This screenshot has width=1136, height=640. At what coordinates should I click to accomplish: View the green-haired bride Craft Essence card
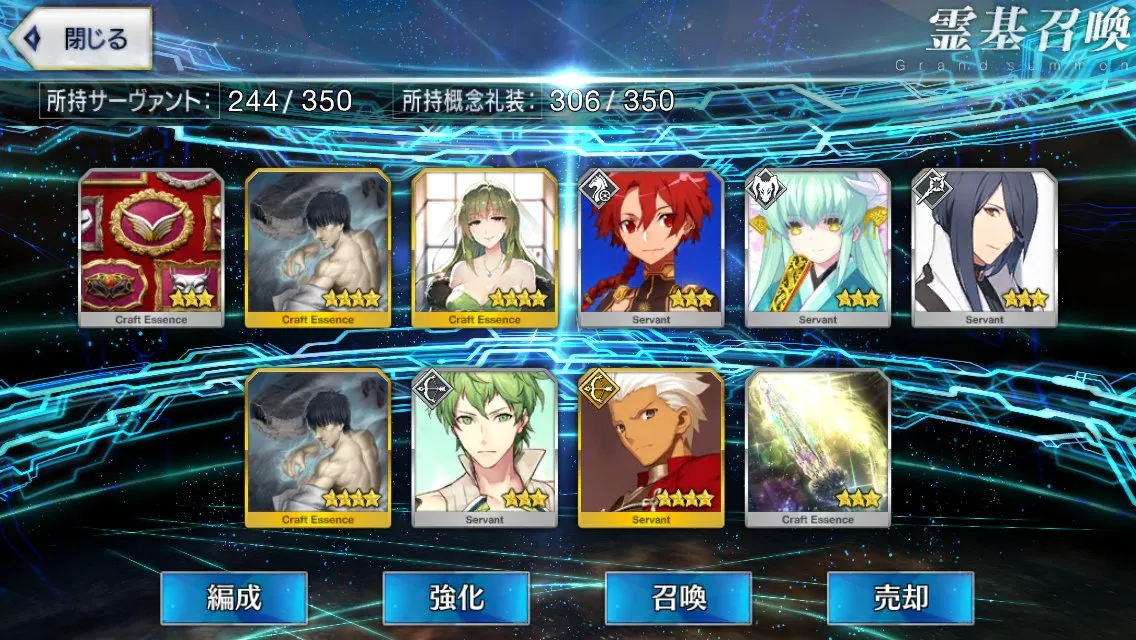pos(484,247)
